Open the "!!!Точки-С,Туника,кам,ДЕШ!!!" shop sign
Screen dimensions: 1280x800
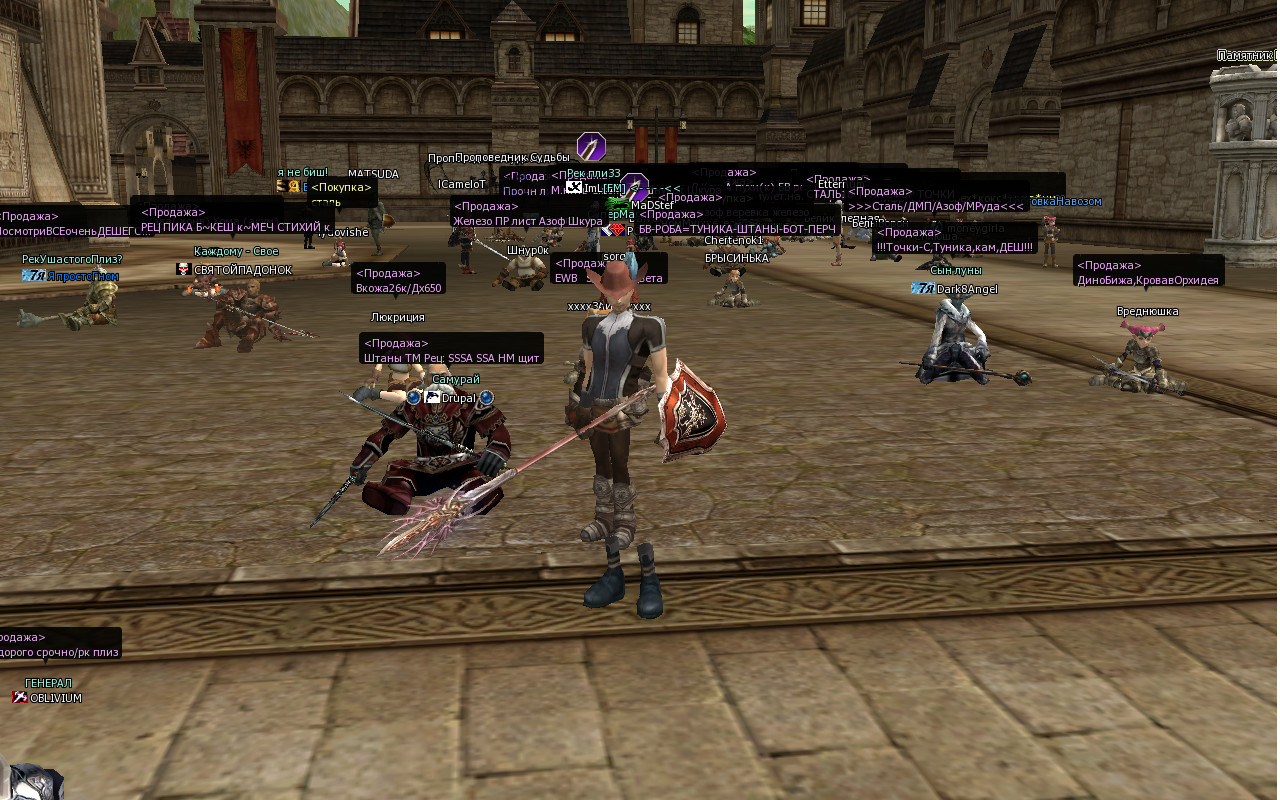(955, 240)
